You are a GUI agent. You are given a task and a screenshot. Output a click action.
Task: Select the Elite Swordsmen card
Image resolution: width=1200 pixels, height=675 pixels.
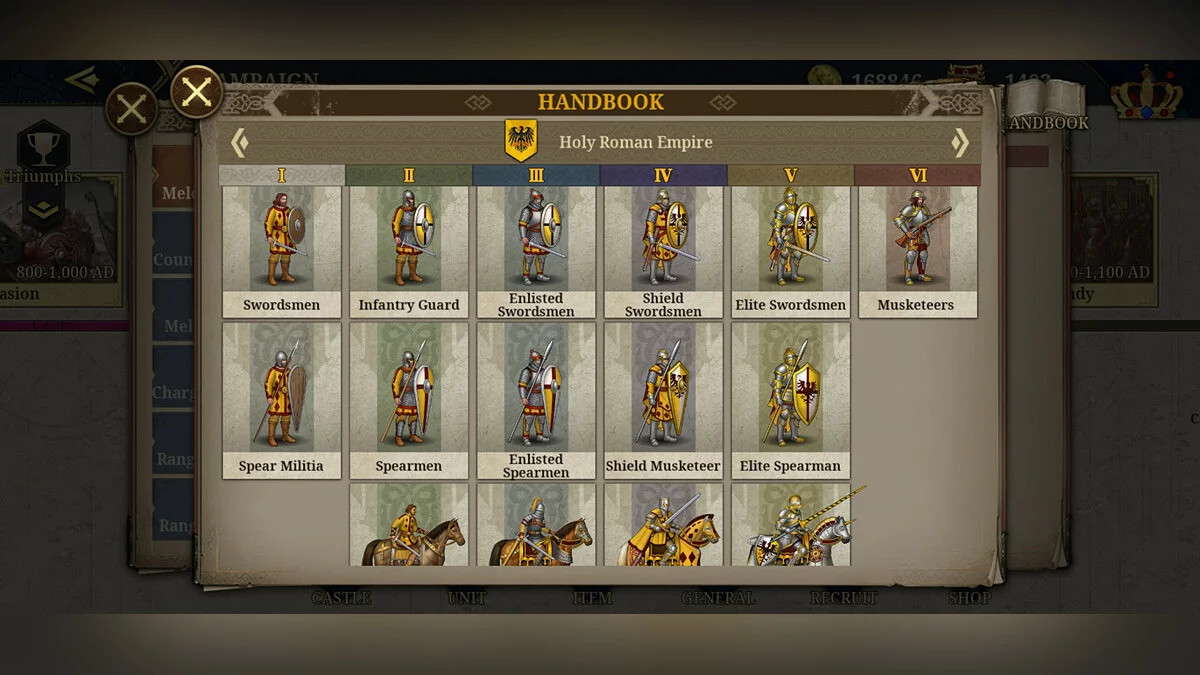[790, 251]
